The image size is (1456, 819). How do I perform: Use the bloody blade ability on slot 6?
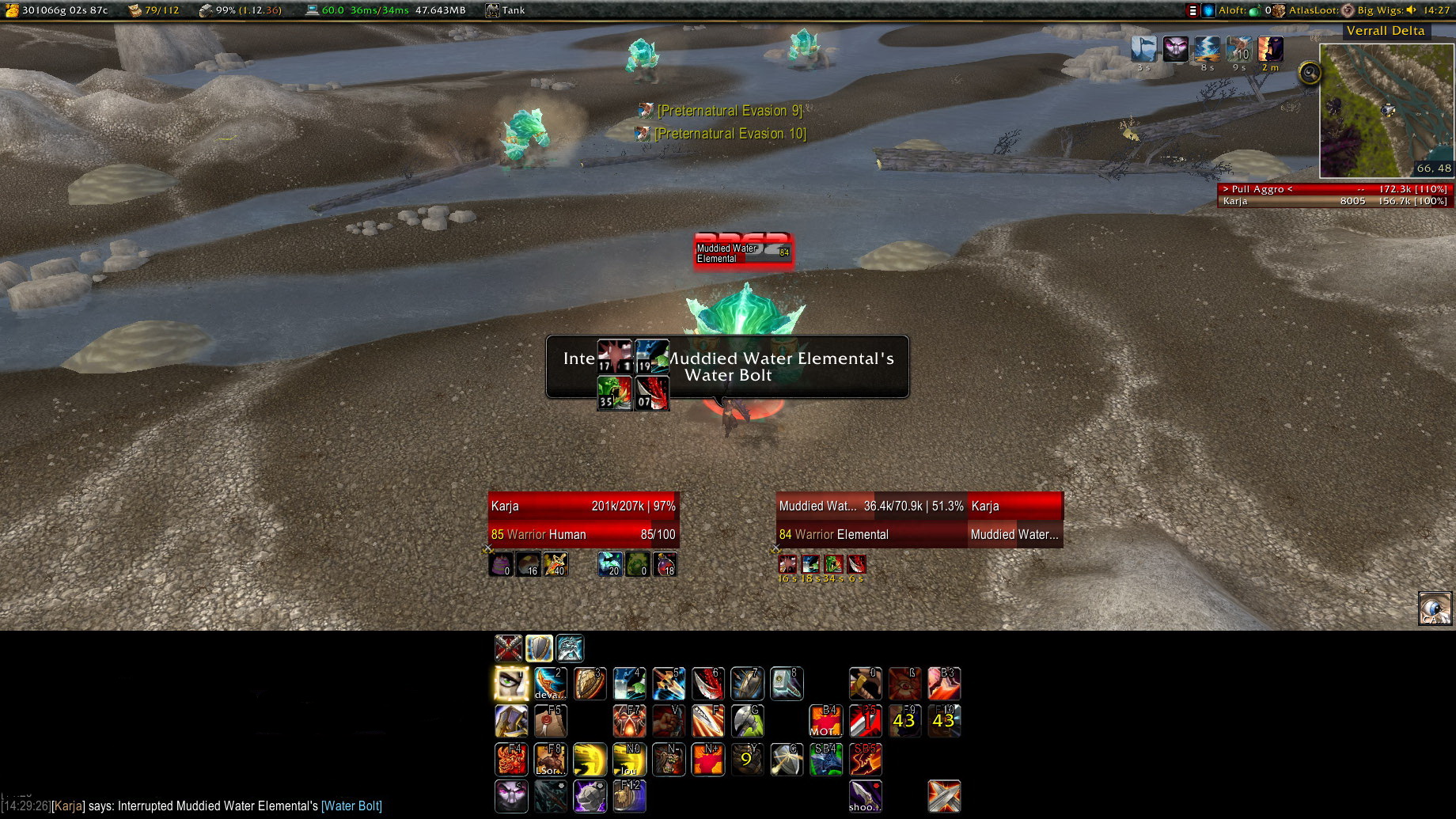[x=707, y=684]
